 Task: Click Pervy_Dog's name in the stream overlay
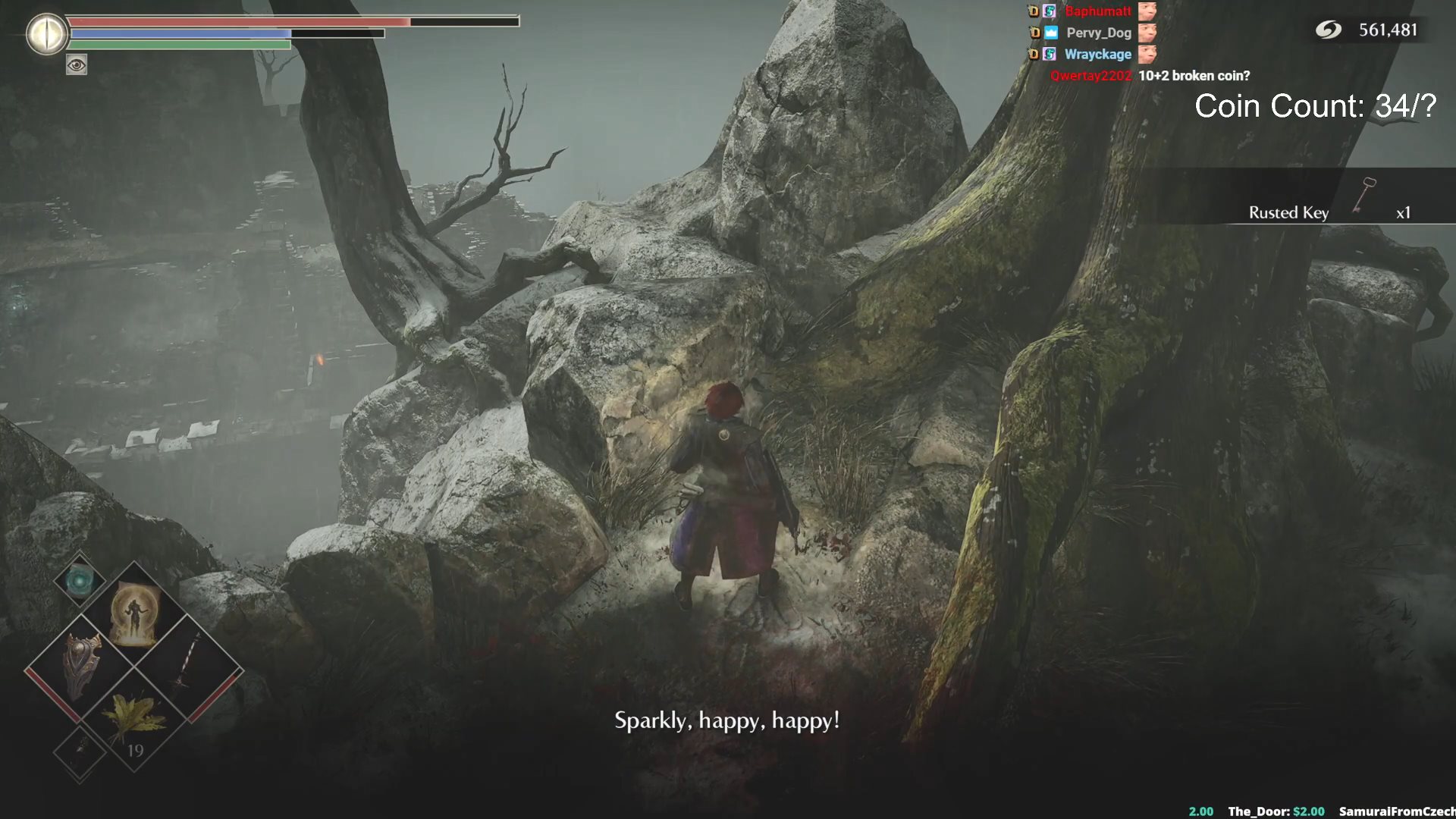tap(1098, 33)
